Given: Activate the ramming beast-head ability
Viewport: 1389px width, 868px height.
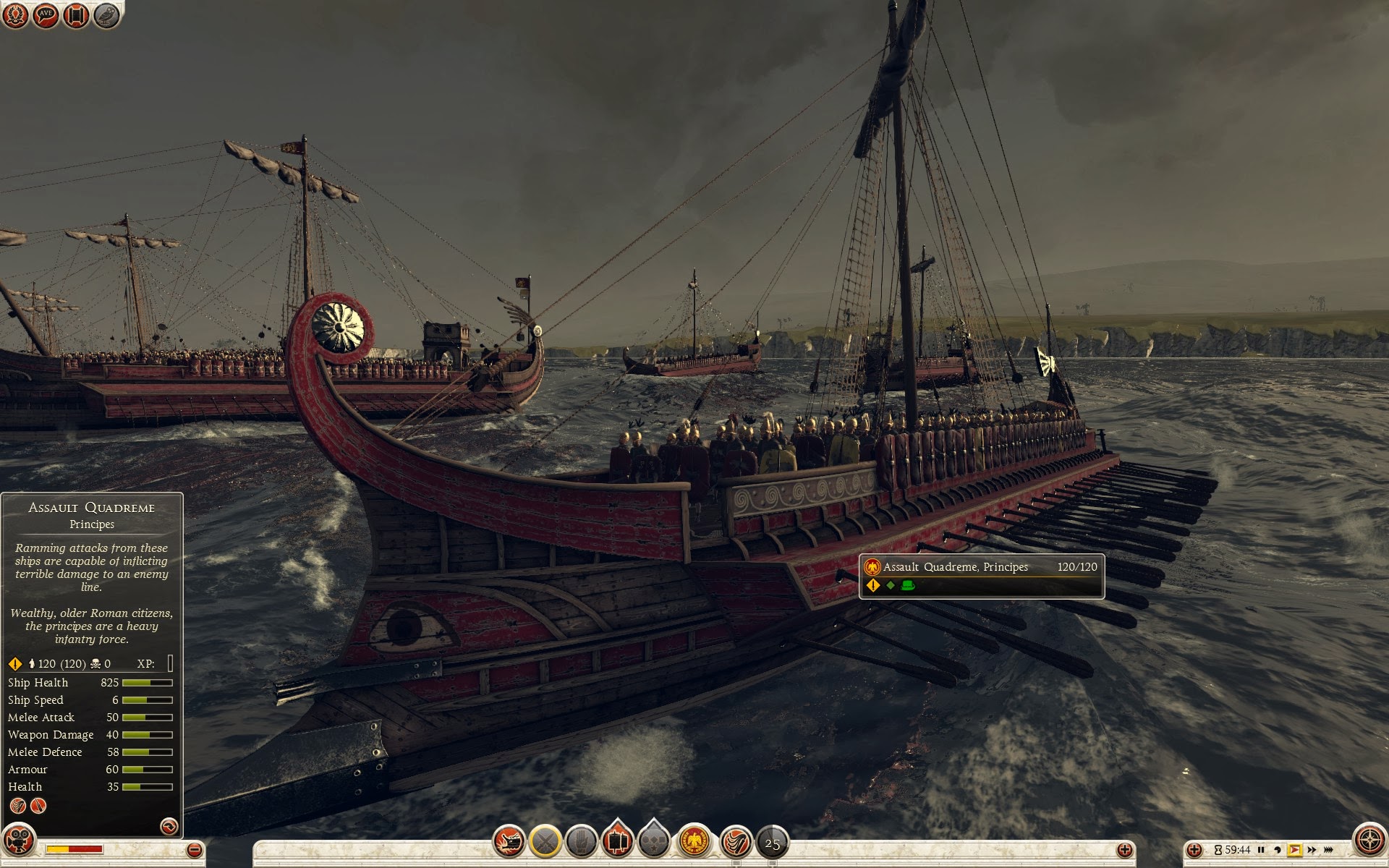Looking at the screenshot, I should [x=509, y=841].
